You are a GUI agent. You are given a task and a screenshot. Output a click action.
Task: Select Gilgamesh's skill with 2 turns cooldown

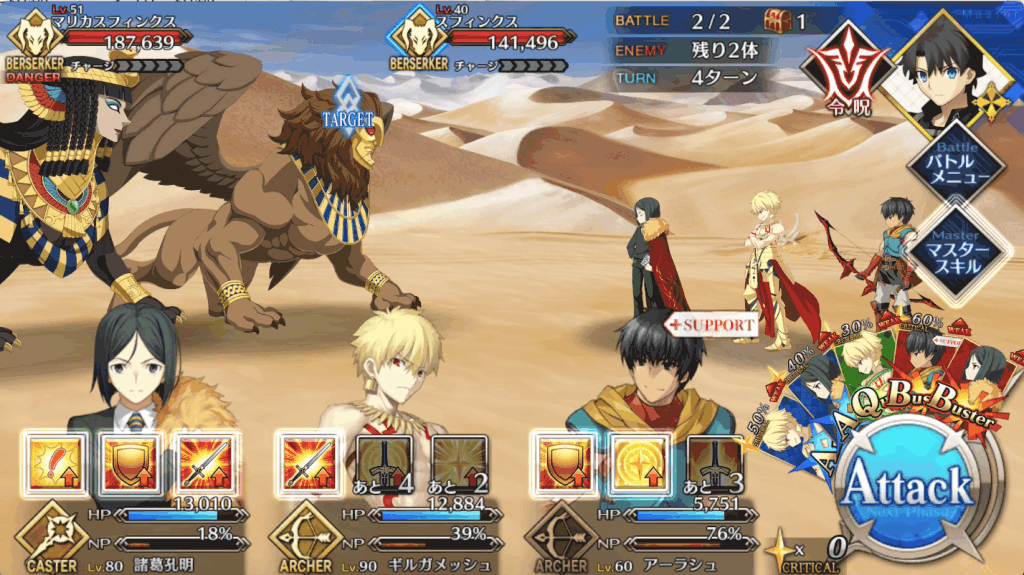click(x=458, y=464)
